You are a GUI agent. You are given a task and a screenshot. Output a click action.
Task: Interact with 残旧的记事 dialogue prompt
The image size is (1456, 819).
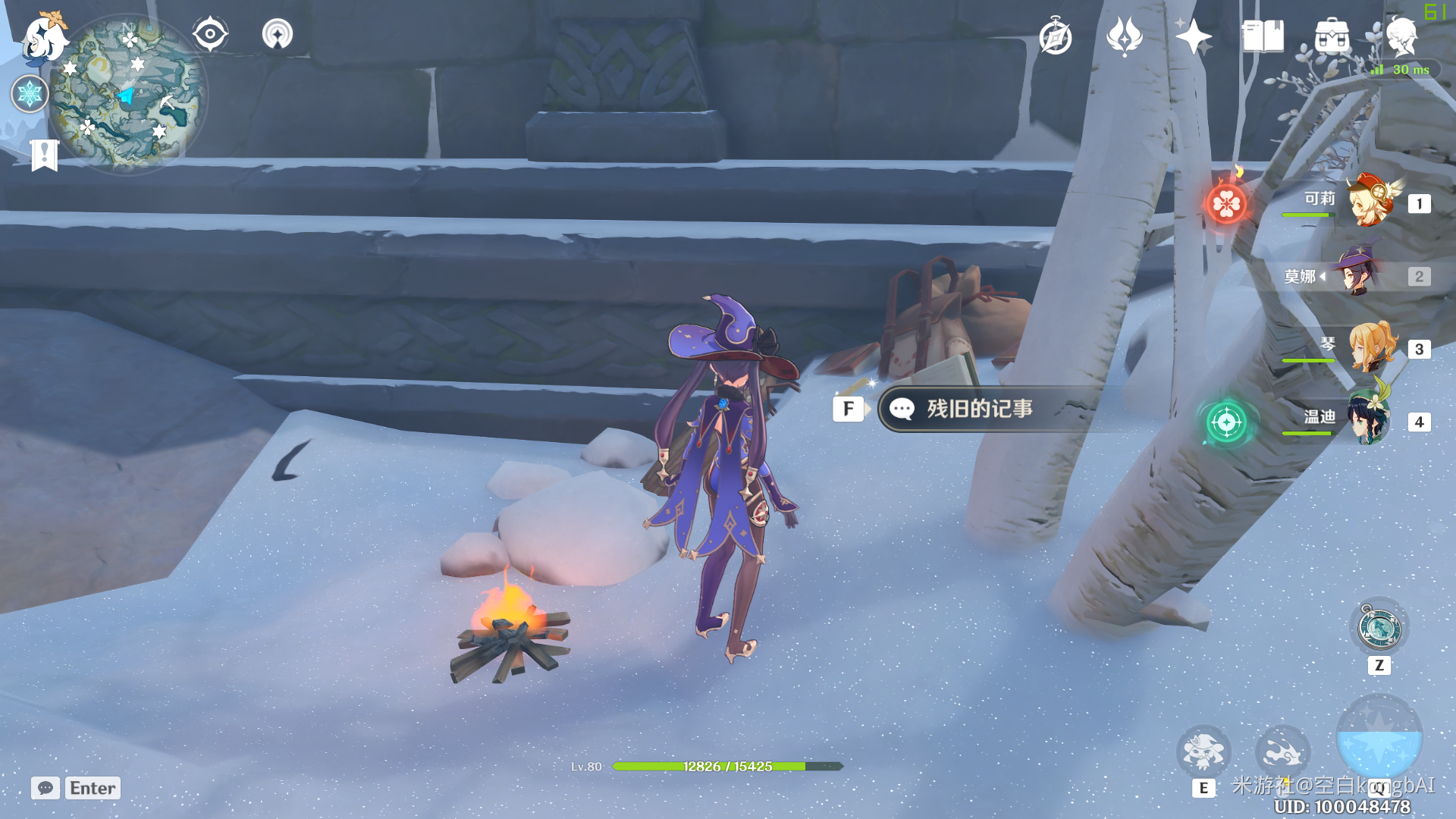pyautogui.click(x=978, y=409)
